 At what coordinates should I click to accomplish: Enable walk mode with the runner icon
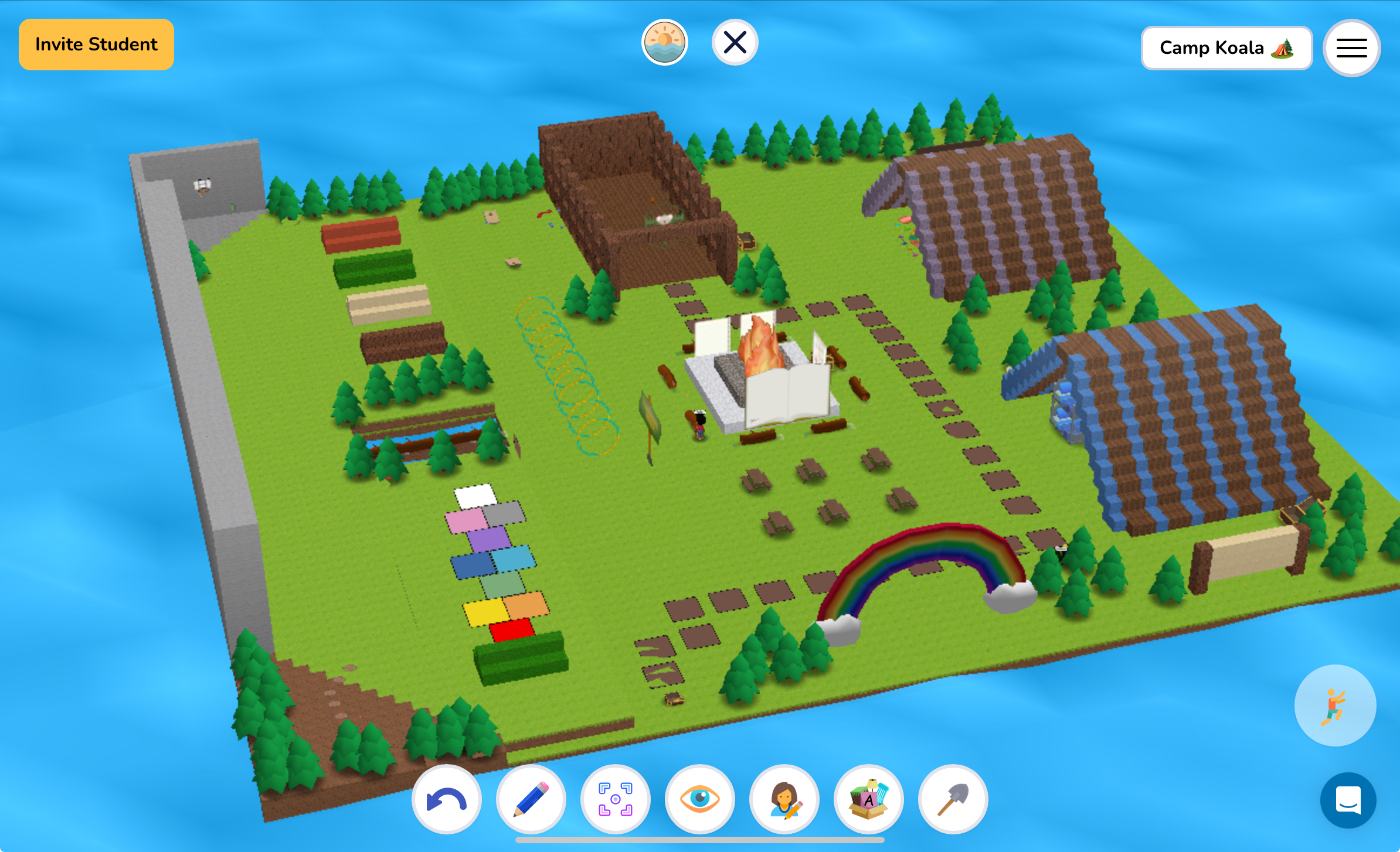click(1335, 707)
